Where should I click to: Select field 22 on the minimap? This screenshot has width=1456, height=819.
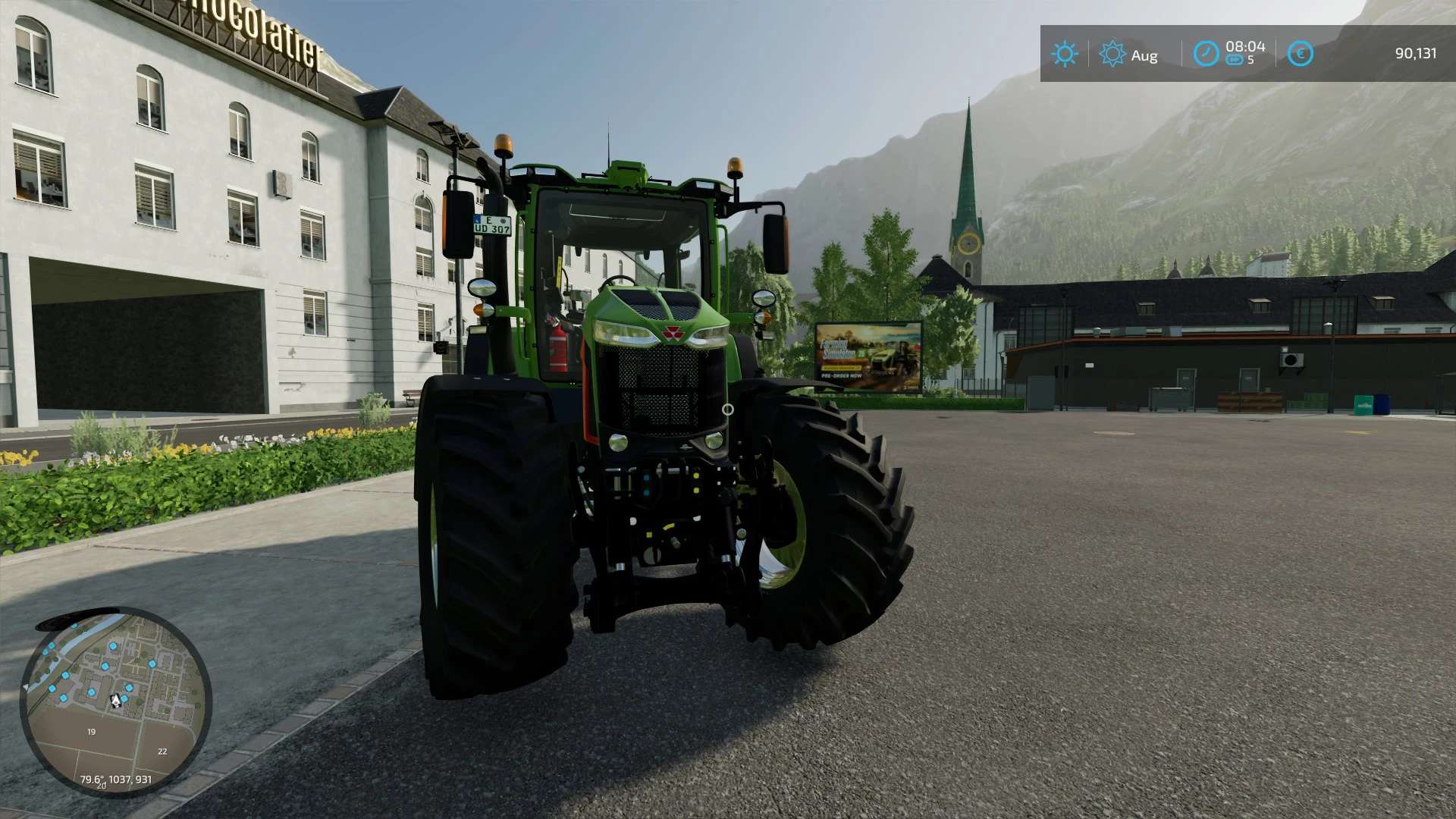tap(162, 752)
